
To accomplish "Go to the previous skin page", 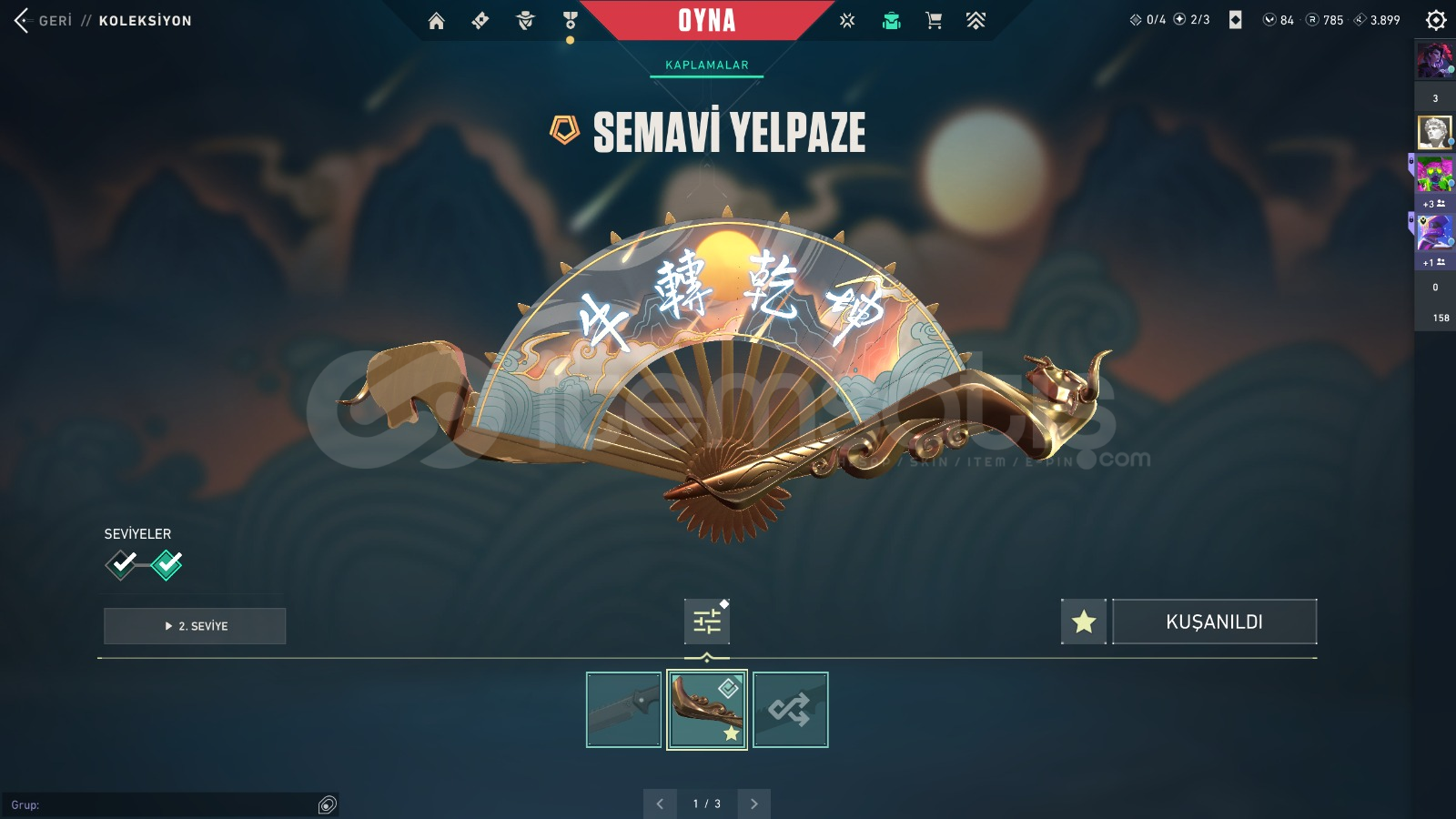I will click(x=660, y=804).
